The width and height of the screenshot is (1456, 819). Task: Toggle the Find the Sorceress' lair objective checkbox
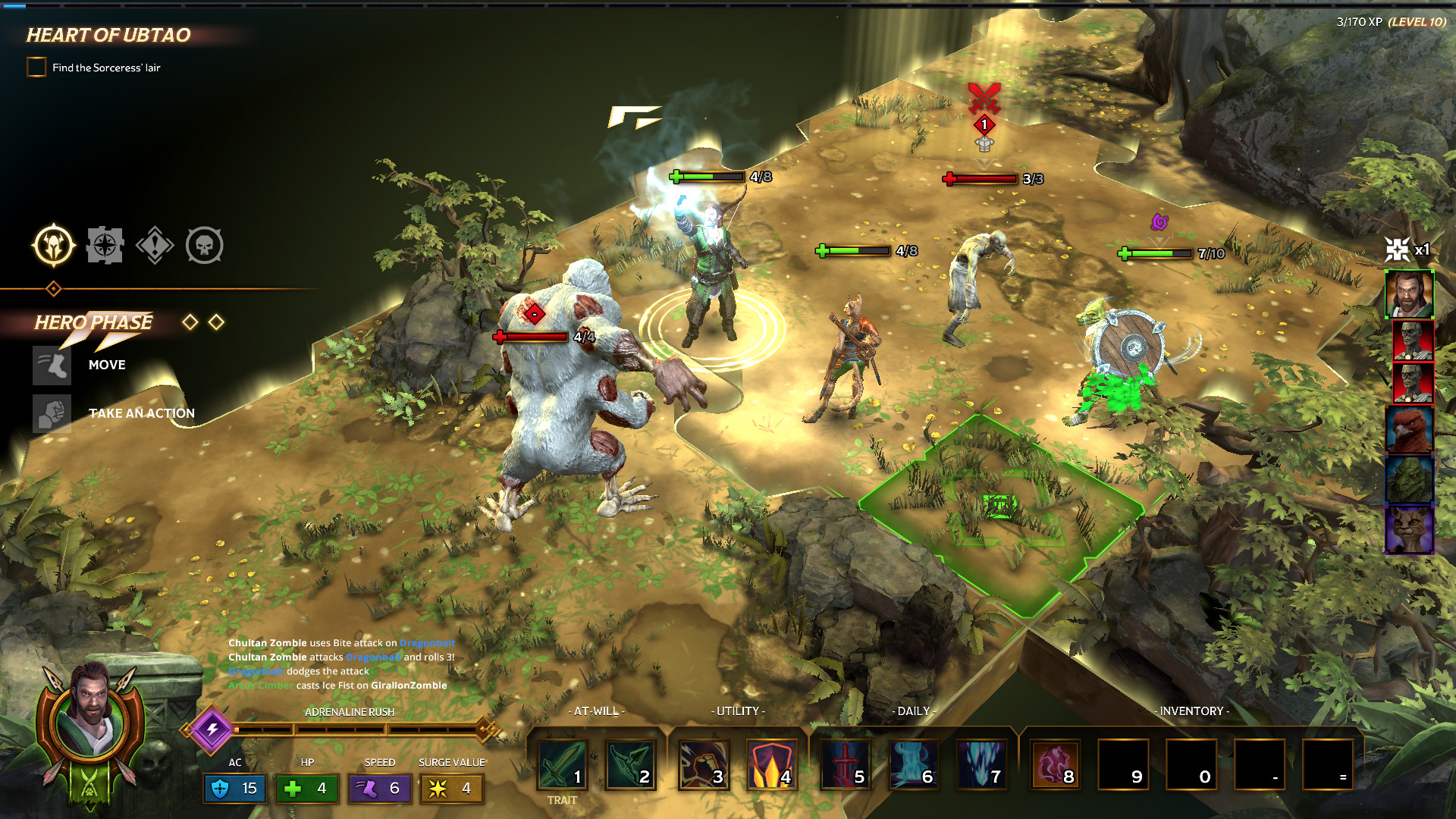click(x=35, y=67)
